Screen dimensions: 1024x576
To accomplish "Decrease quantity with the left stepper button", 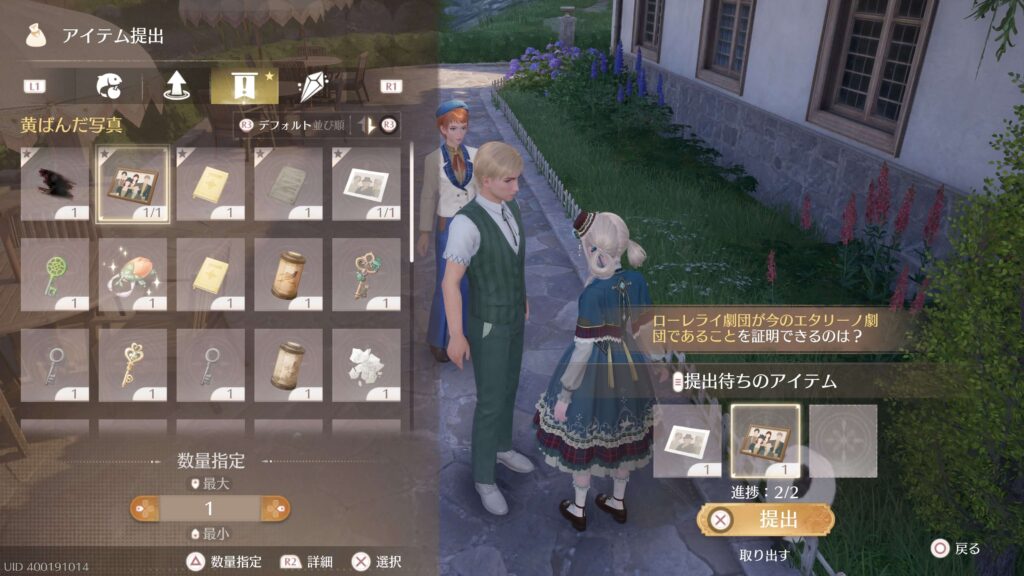I will [x=151, y=509].
